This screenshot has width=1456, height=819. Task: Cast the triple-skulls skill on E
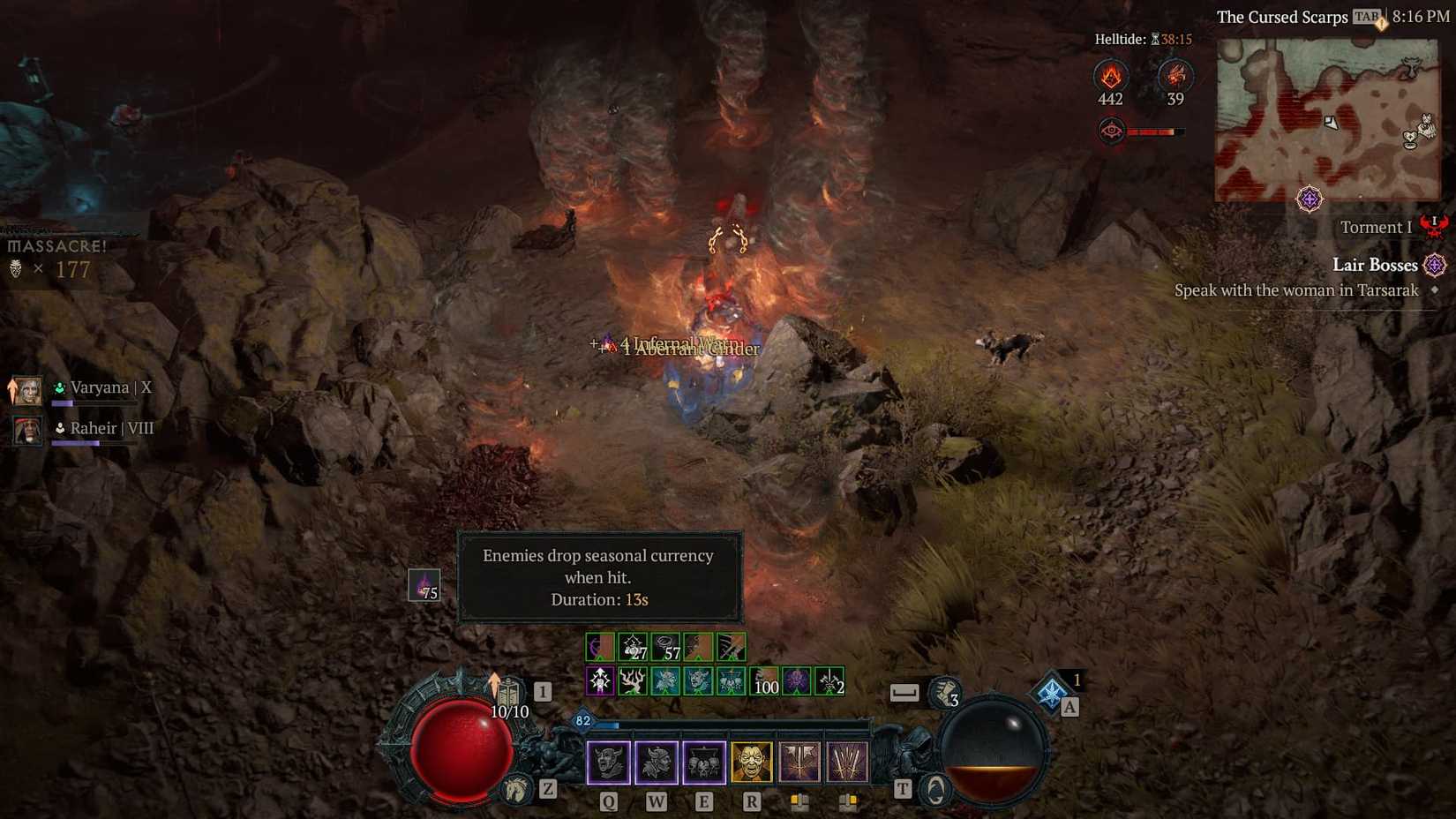(x=702, y=762)
